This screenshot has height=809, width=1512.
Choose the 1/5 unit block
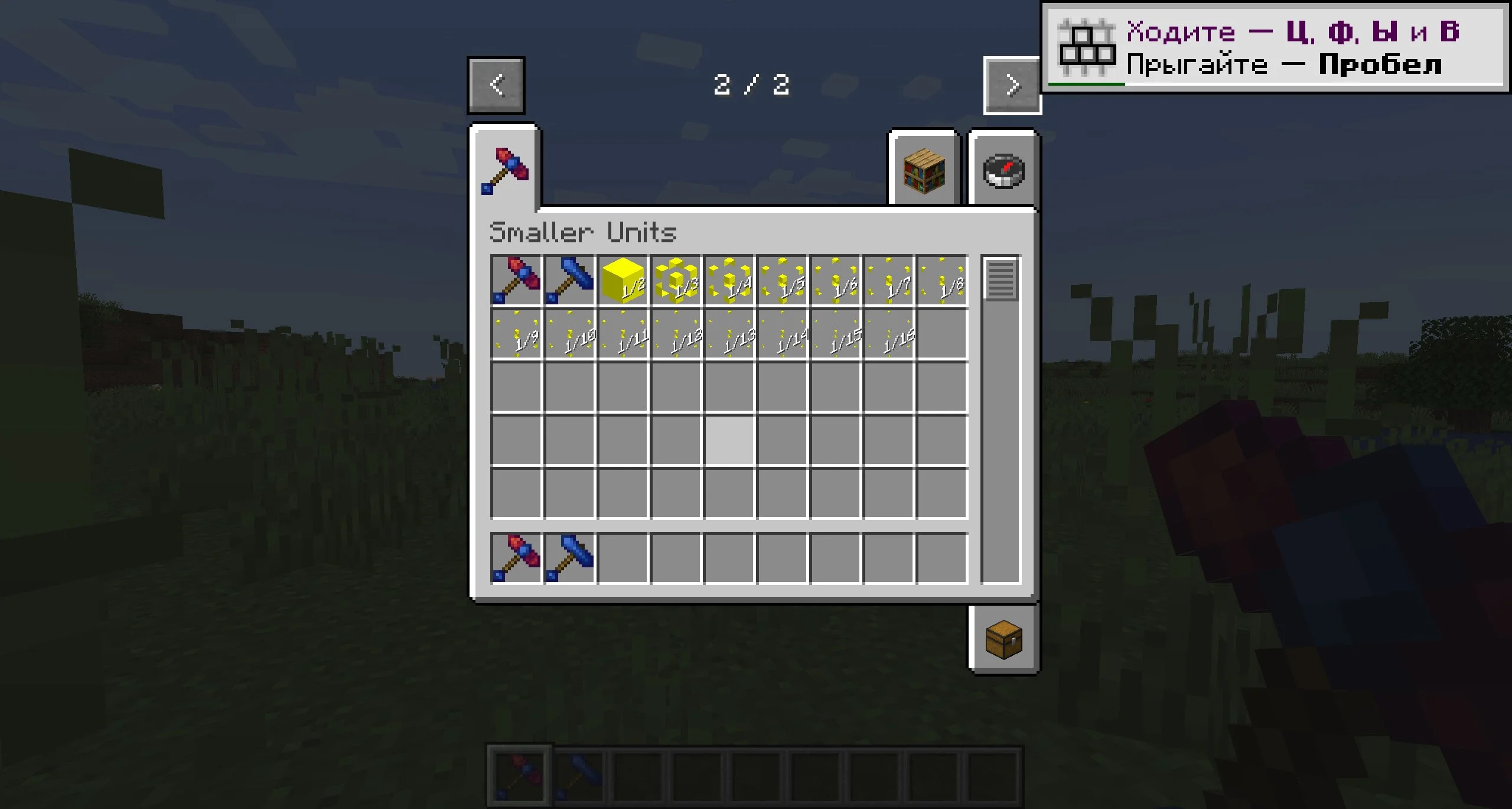[782, 281]
